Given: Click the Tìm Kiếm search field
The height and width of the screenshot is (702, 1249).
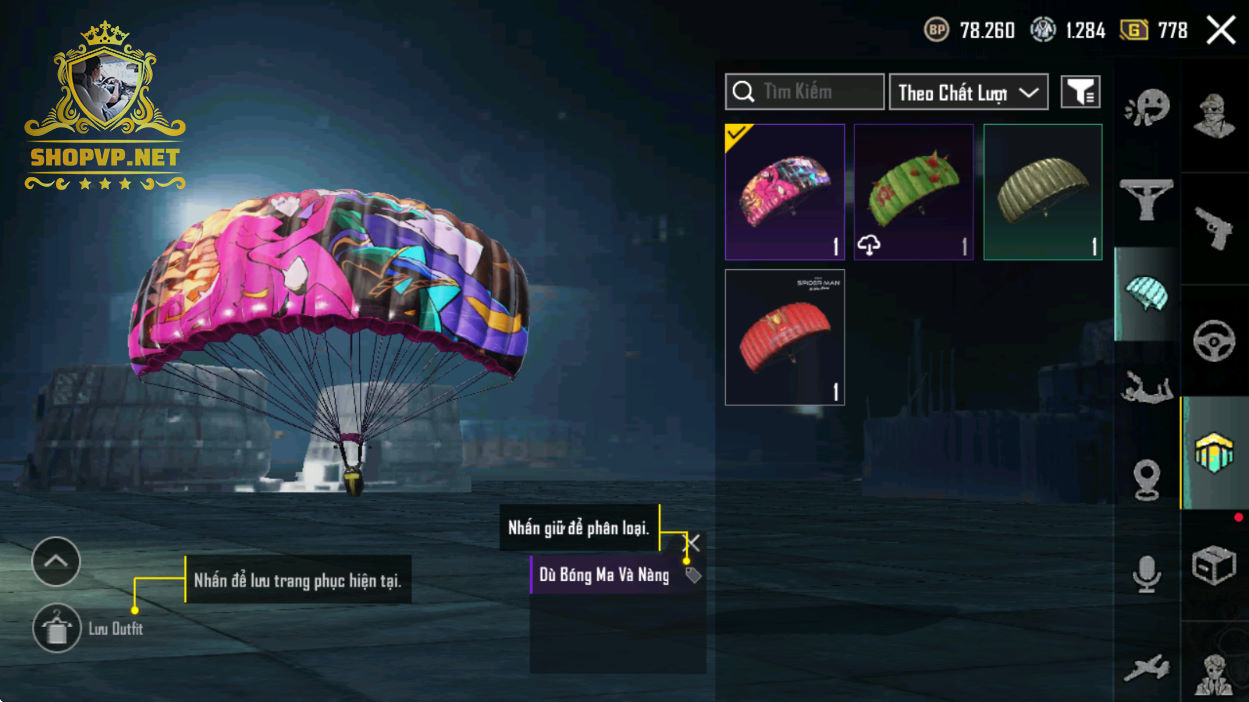Looking at the screenshot, I should (x=805, y=92).
